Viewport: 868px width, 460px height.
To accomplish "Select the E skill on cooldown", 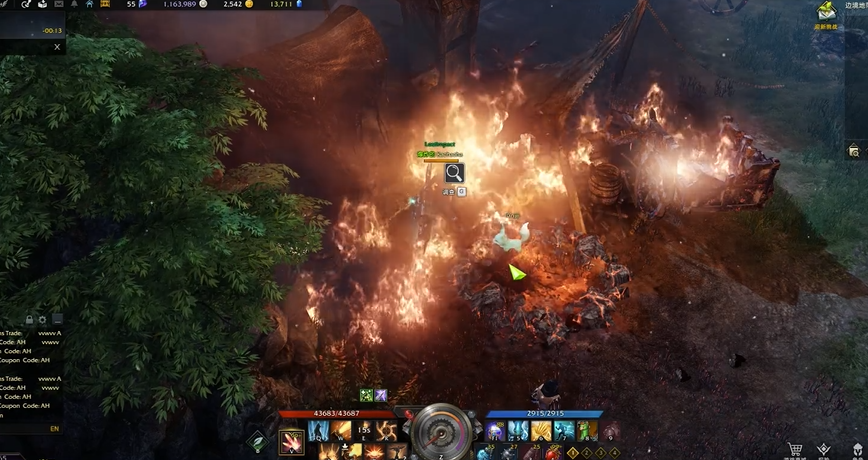I will click(364, 431).
